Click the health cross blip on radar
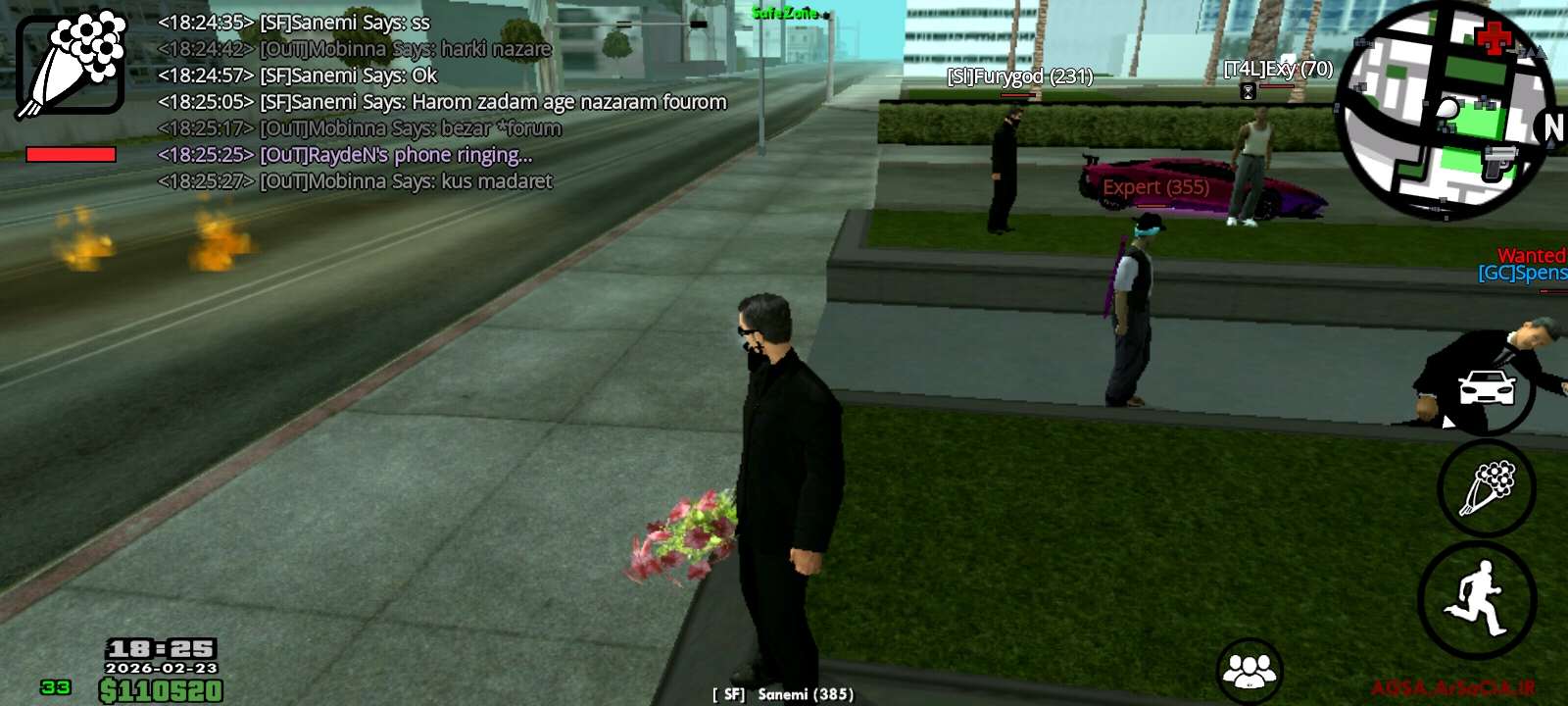Image resolution: width=1568 pixels, height=706 pixels. [x=1494, y=39]
